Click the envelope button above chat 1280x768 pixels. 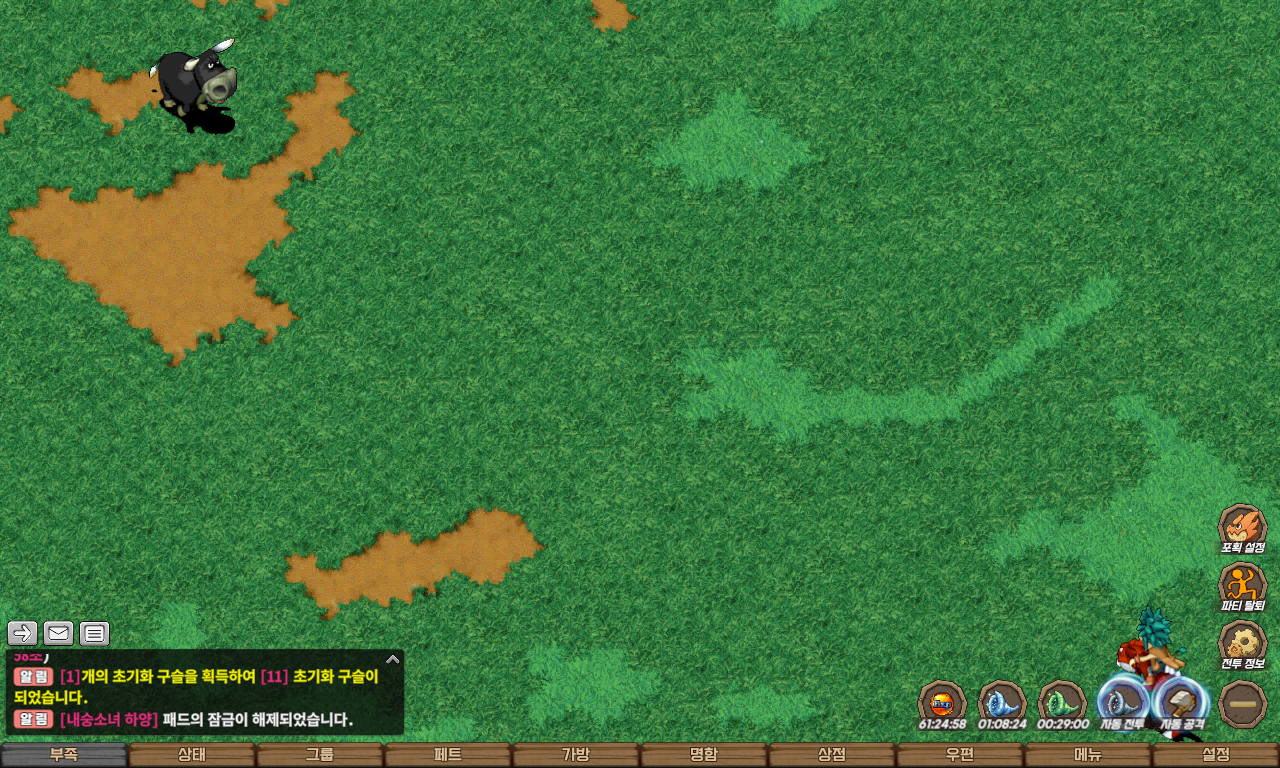click(x=58, y=633)
